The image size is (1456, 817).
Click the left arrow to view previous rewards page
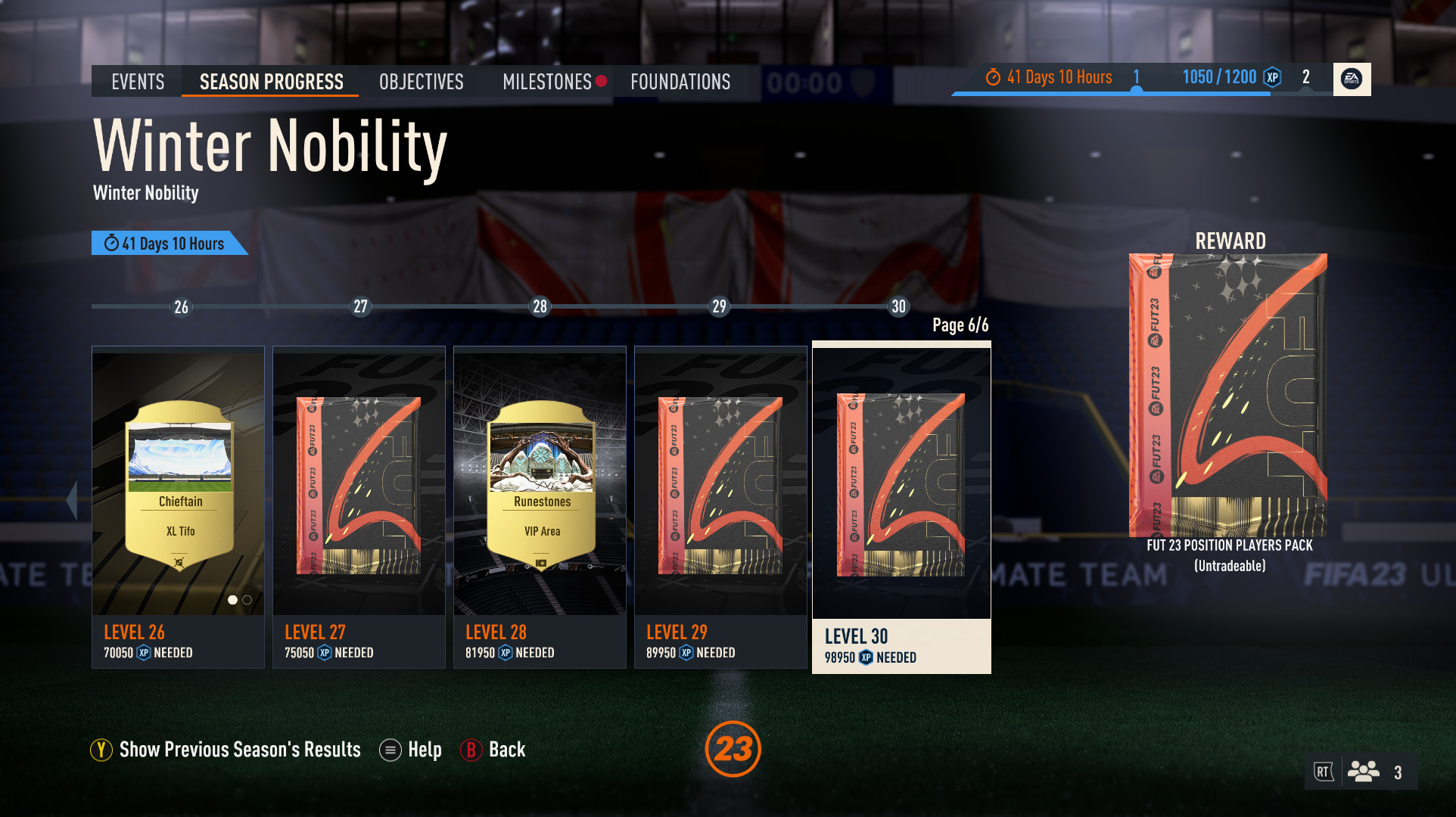[x=72, y=499]
